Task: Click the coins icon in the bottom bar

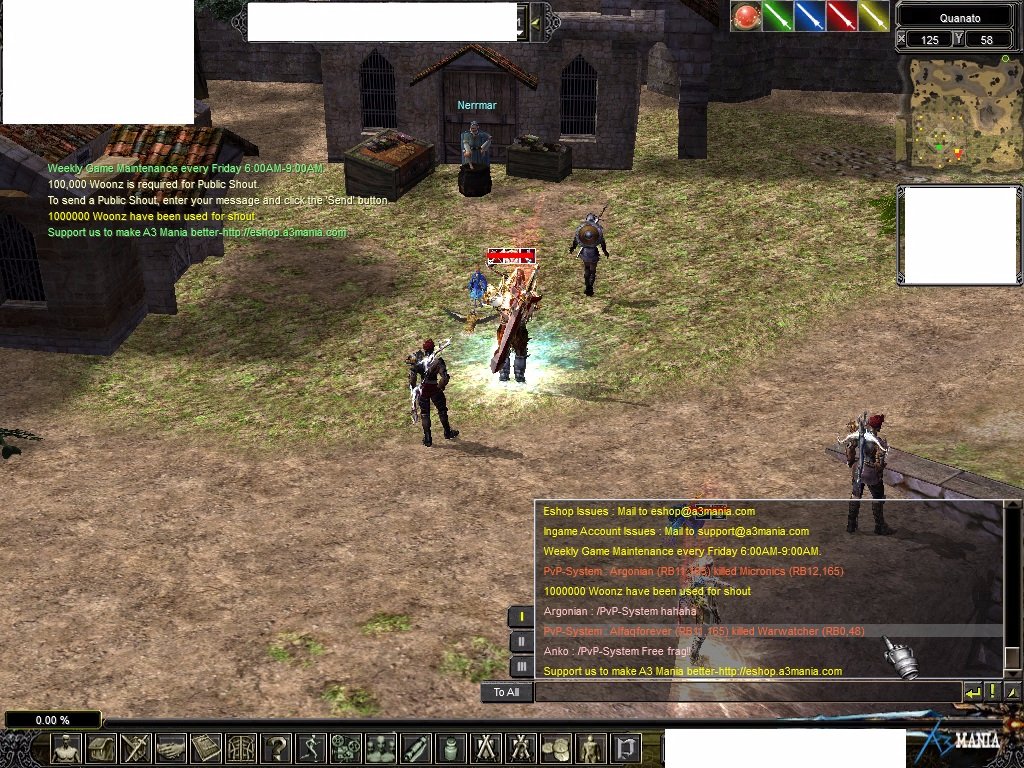Action: (555, 748)
